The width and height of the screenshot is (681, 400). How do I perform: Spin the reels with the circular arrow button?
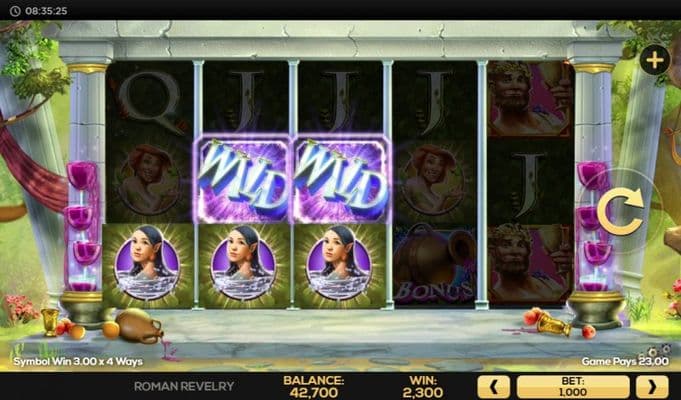pyautogui.click(x=620, y=214)
